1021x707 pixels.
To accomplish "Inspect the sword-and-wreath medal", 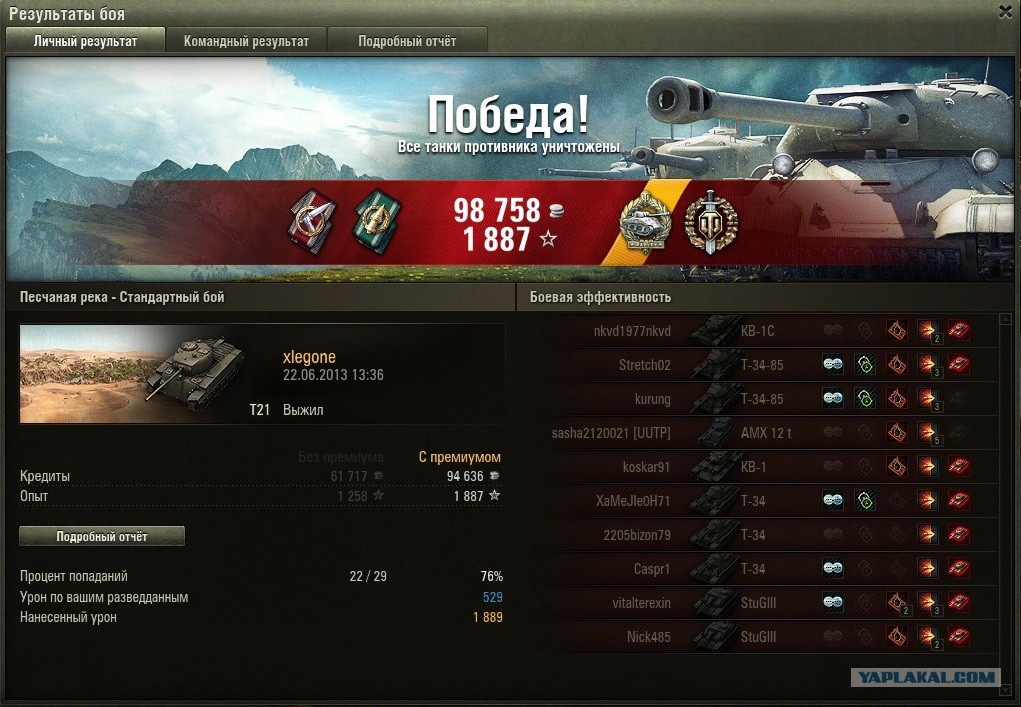I will pyautogui.click(x=711, y=222).
